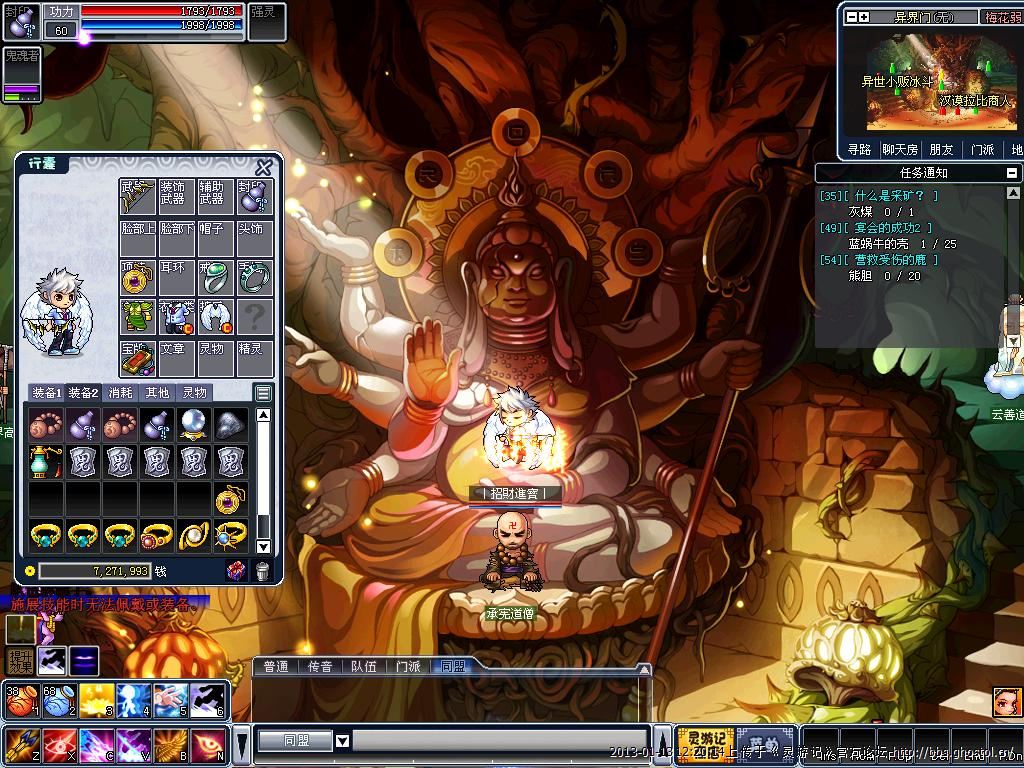Screen dimensions: 1024x768
Task: Select the 其他 inventory tab
Action: pyautogui.click(x=157, y=393)
